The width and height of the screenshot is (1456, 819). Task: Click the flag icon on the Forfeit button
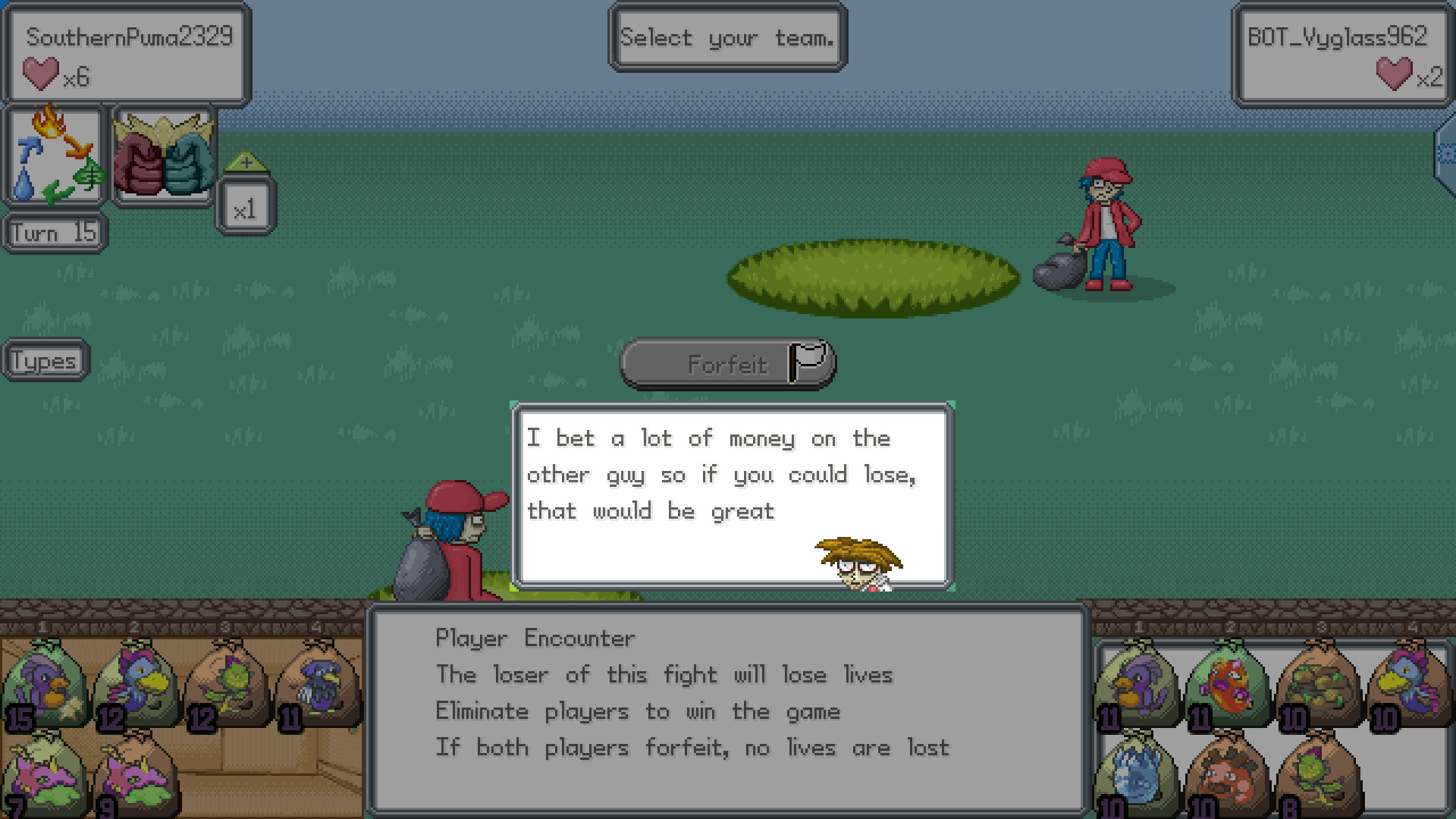808,362
